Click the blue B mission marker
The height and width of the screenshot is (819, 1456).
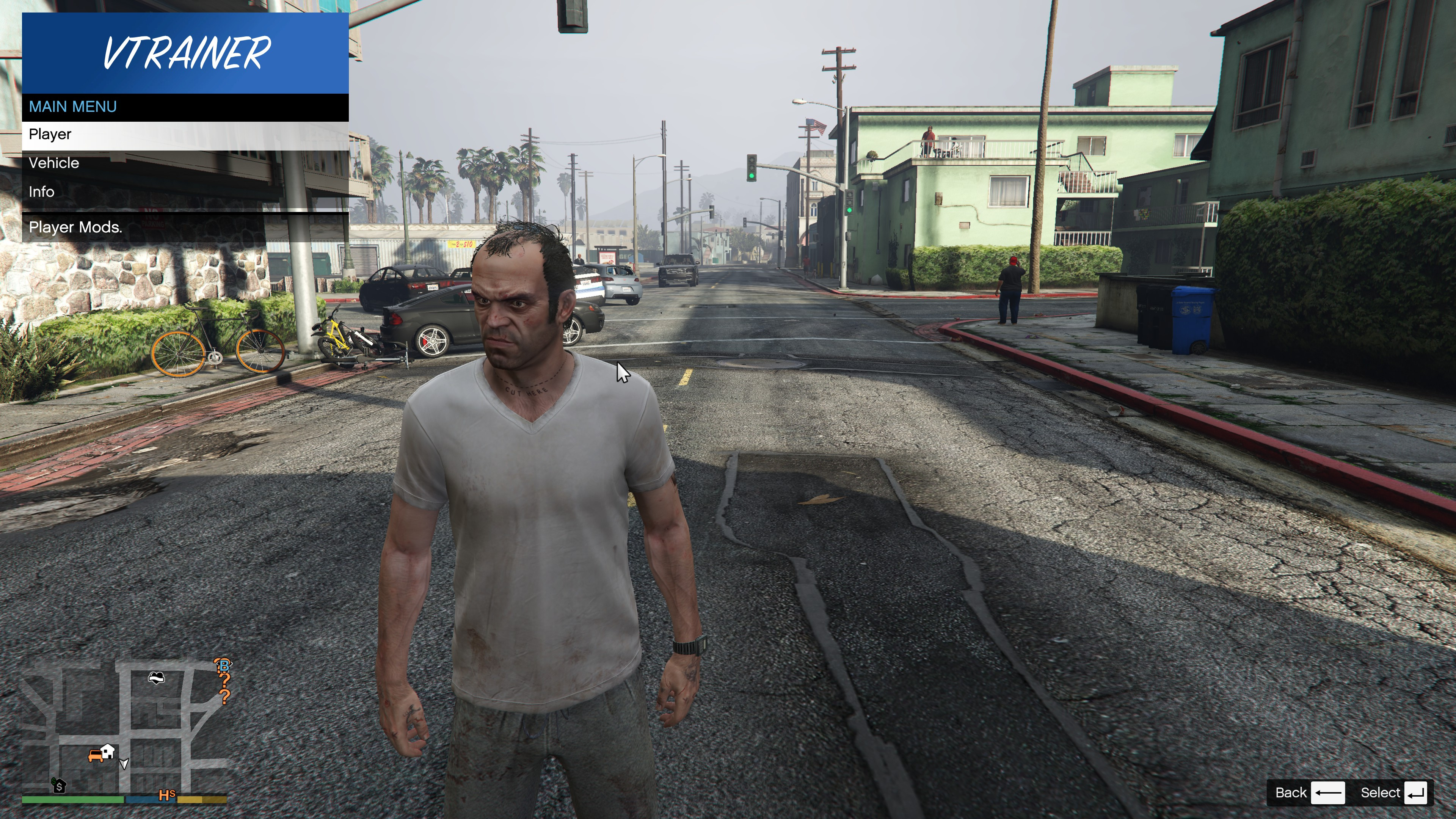tap(224, 665)
